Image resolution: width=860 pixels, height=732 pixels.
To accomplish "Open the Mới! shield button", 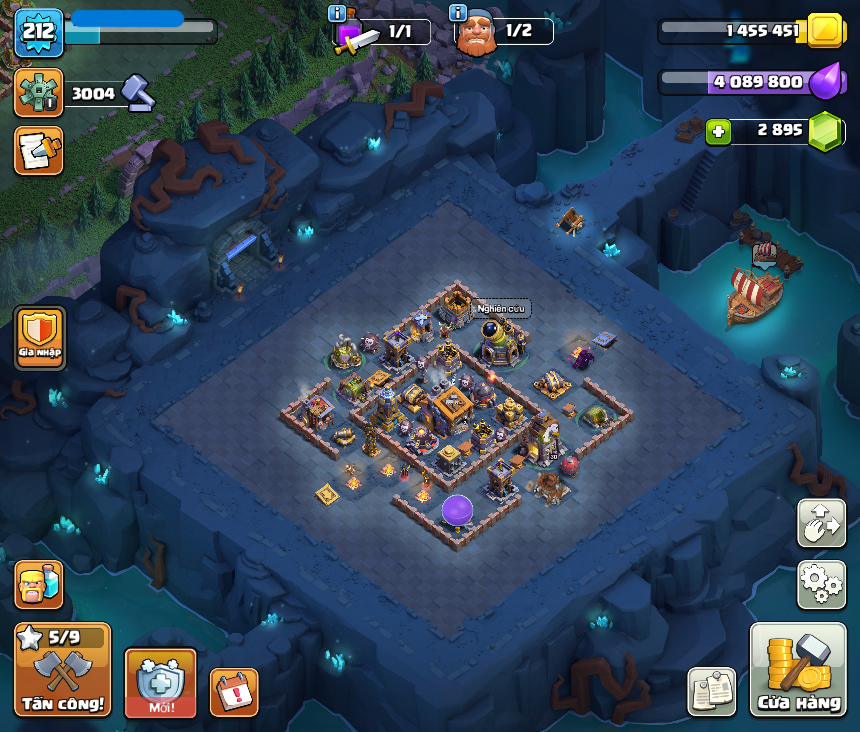I will click(x=160, y=682).
